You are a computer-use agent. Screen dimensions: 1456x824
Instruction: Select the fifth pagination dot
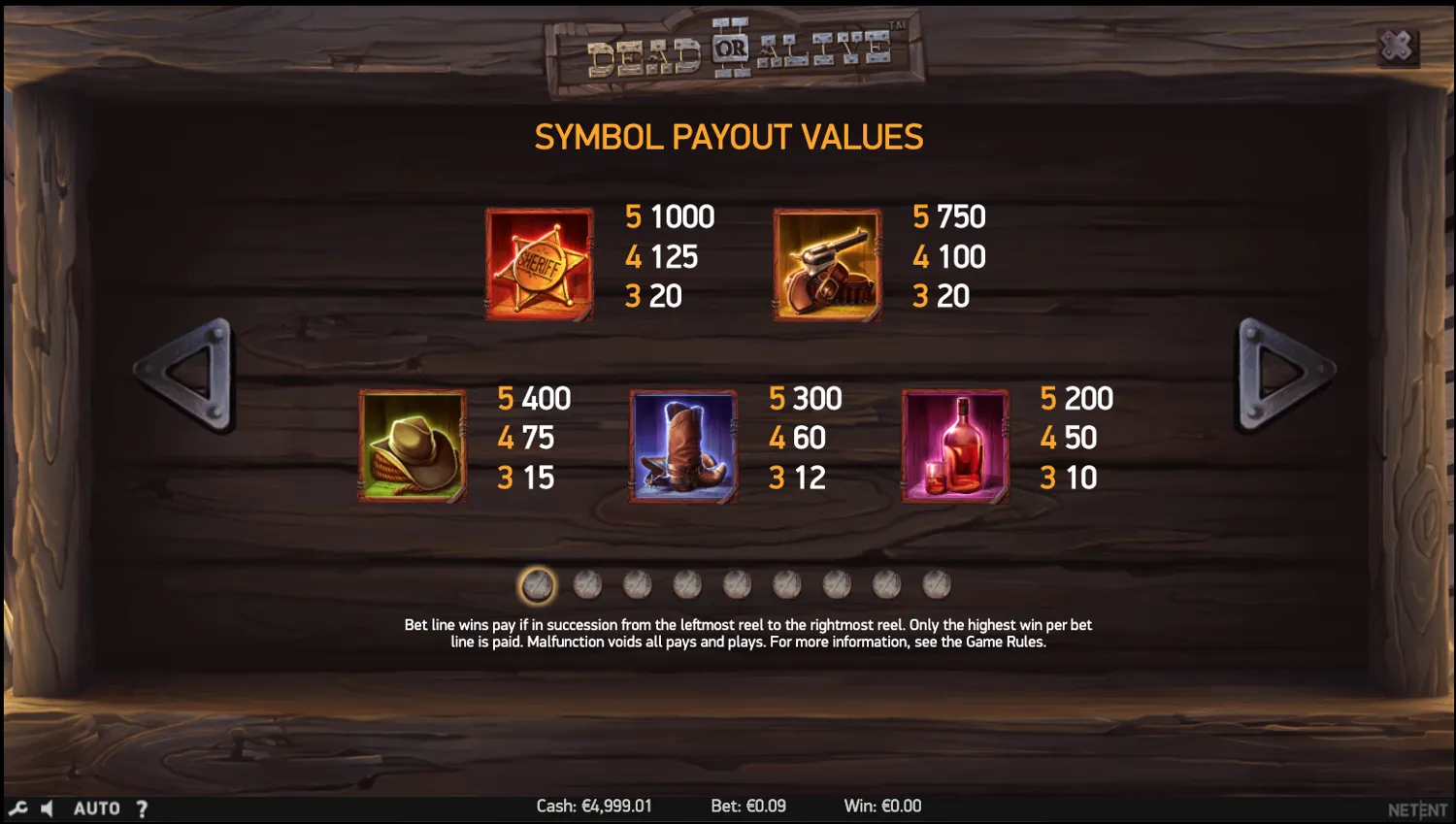738,583
